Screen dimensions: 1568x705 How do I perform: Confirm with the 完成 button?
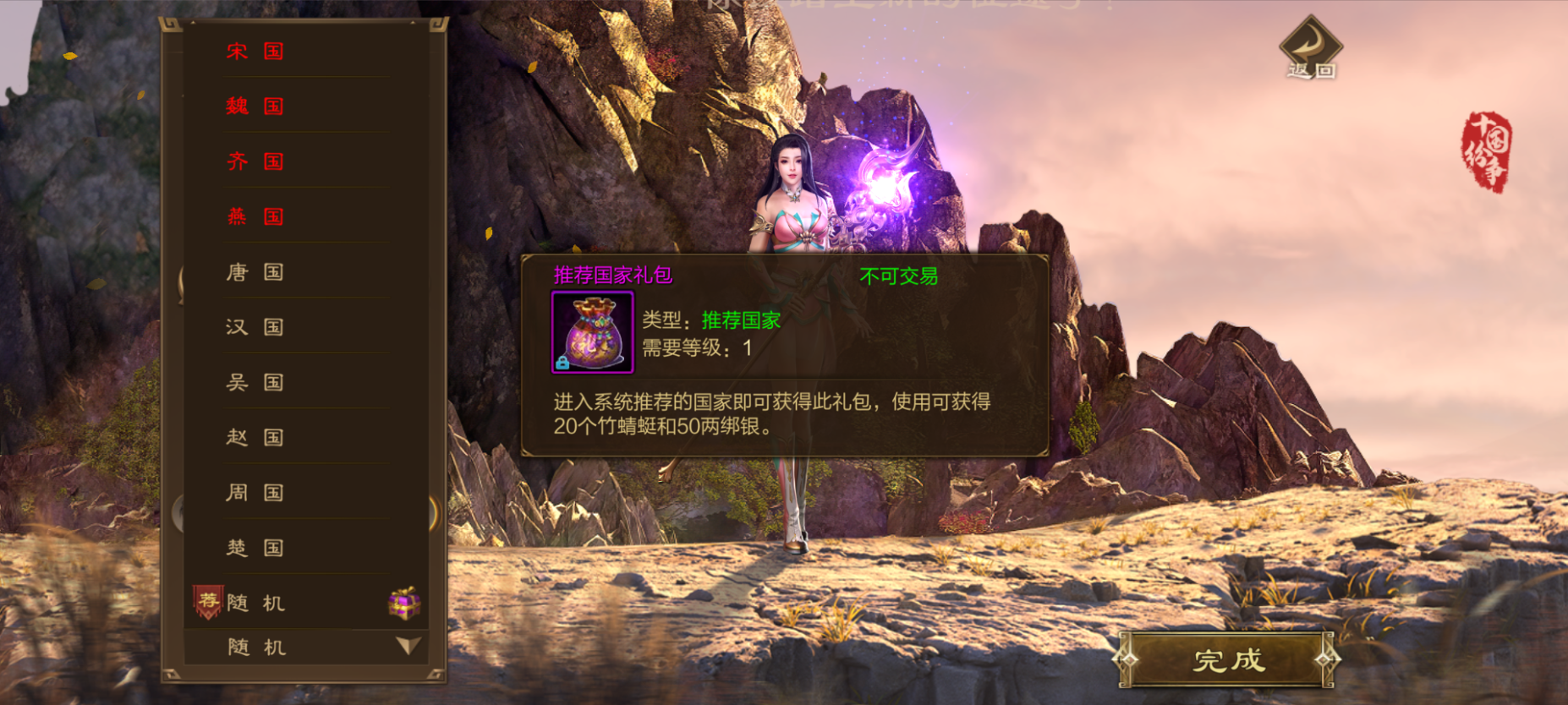[1227, 659]
